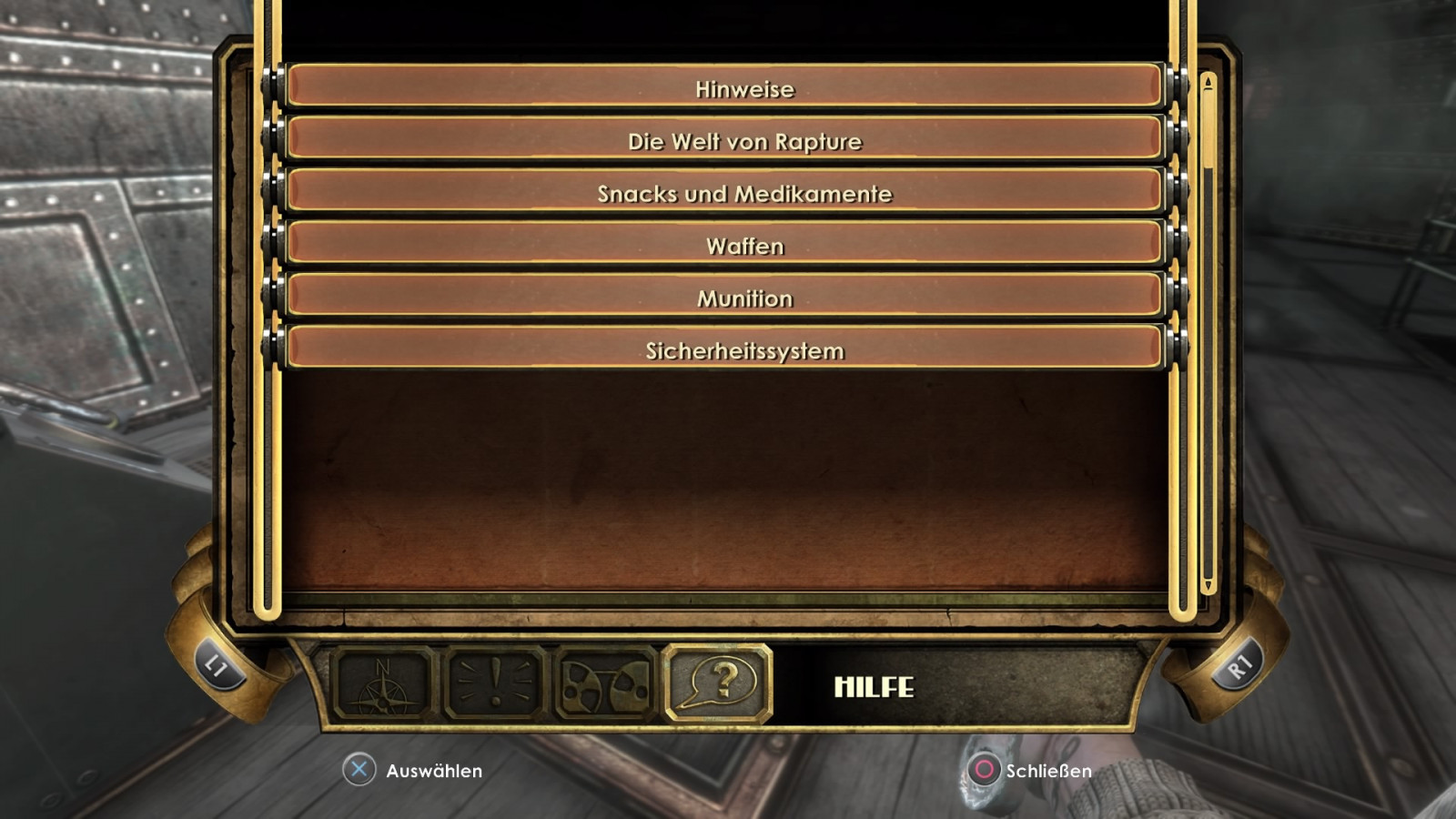Select the question mark help tab

coord(719,682)
